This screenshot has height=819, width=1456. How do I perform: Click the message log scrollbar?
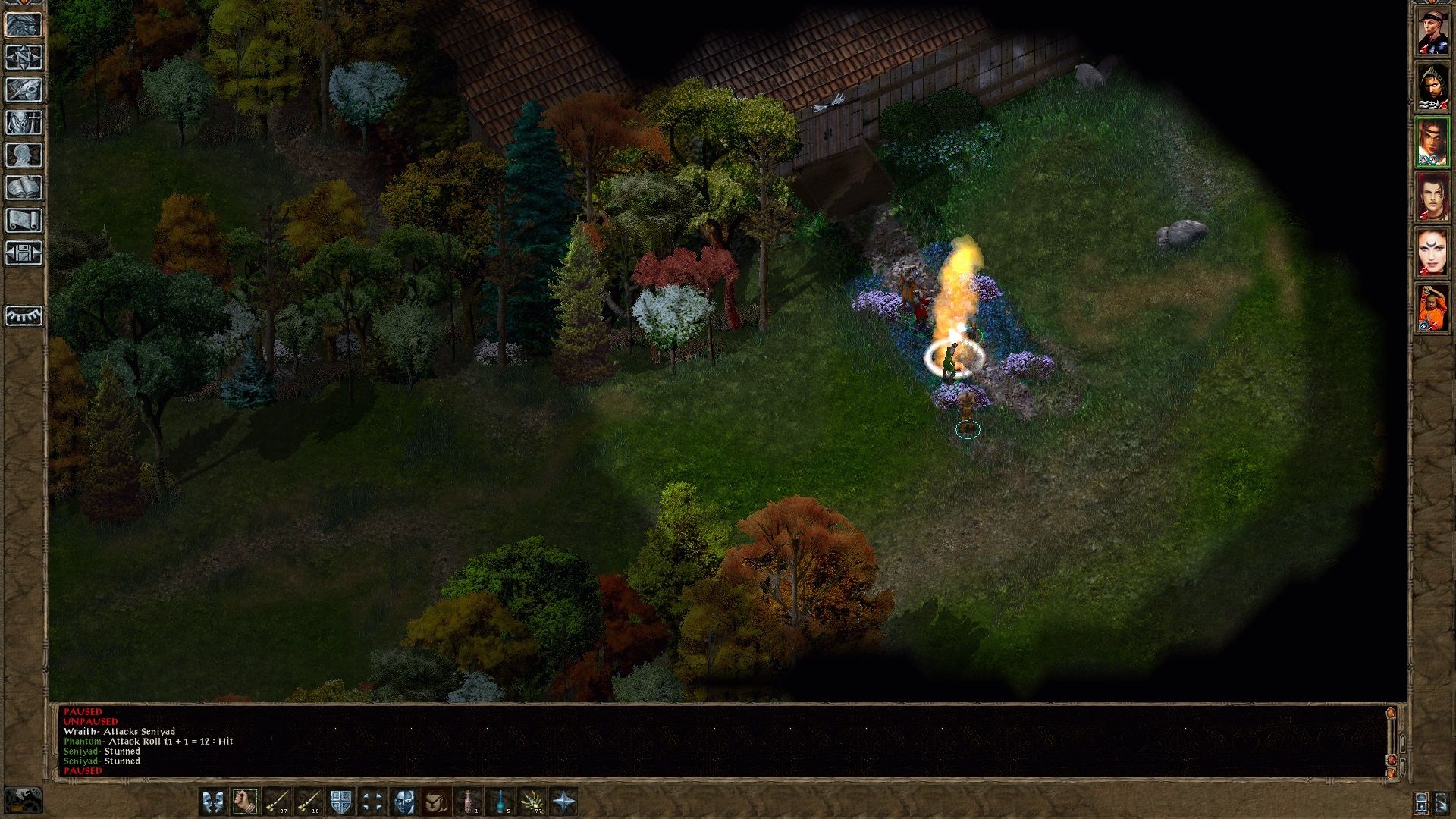pos(1391,737)
